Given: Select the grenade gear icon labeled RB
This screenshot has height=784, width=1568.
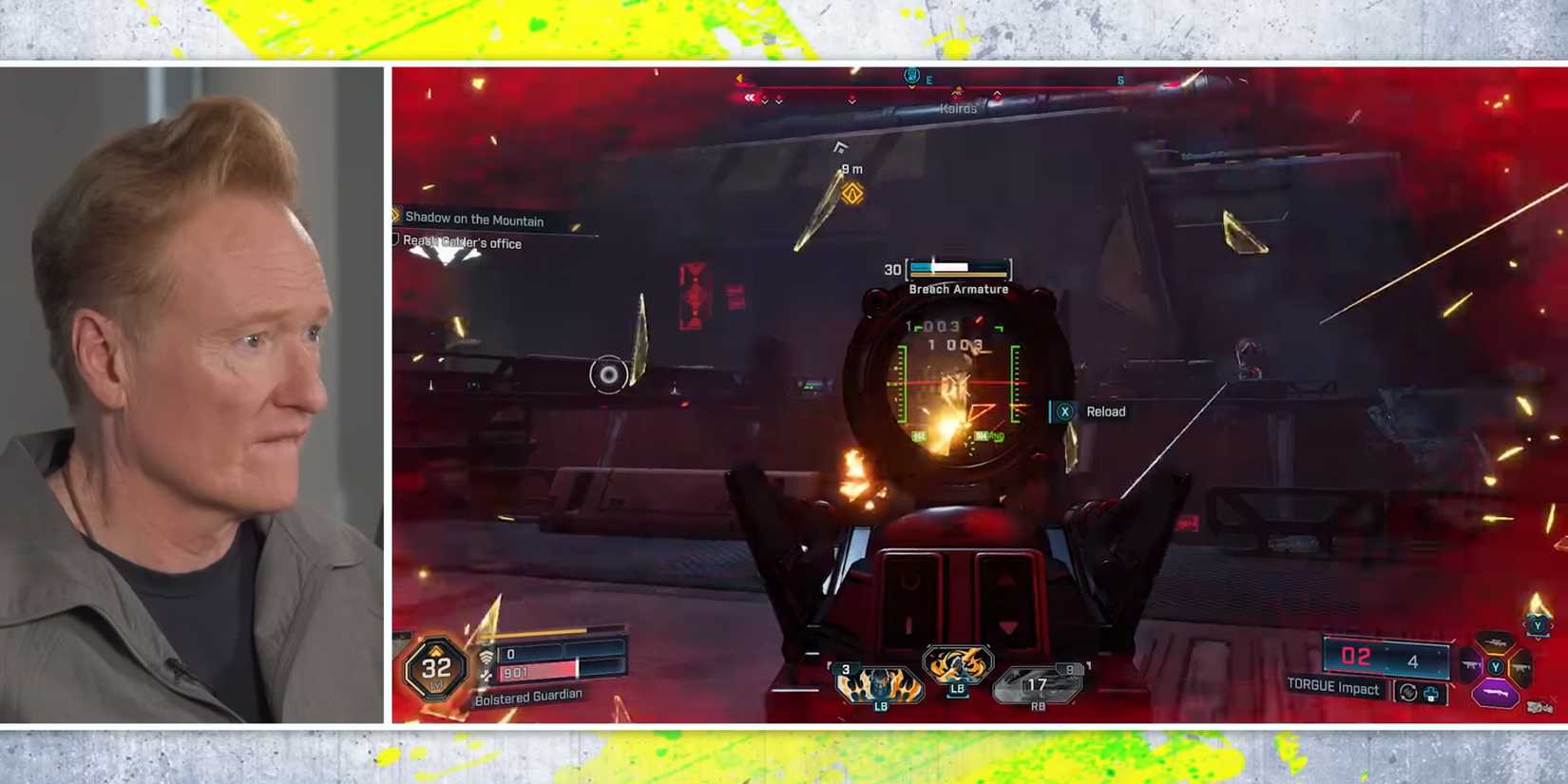Looking at the screenshot, I should 1039,682.
